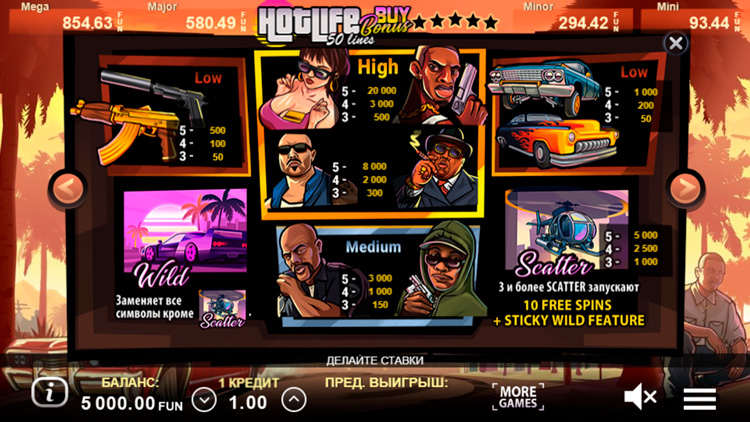Increase the credit value
This screenshot has height=422, width=750.
293,400
